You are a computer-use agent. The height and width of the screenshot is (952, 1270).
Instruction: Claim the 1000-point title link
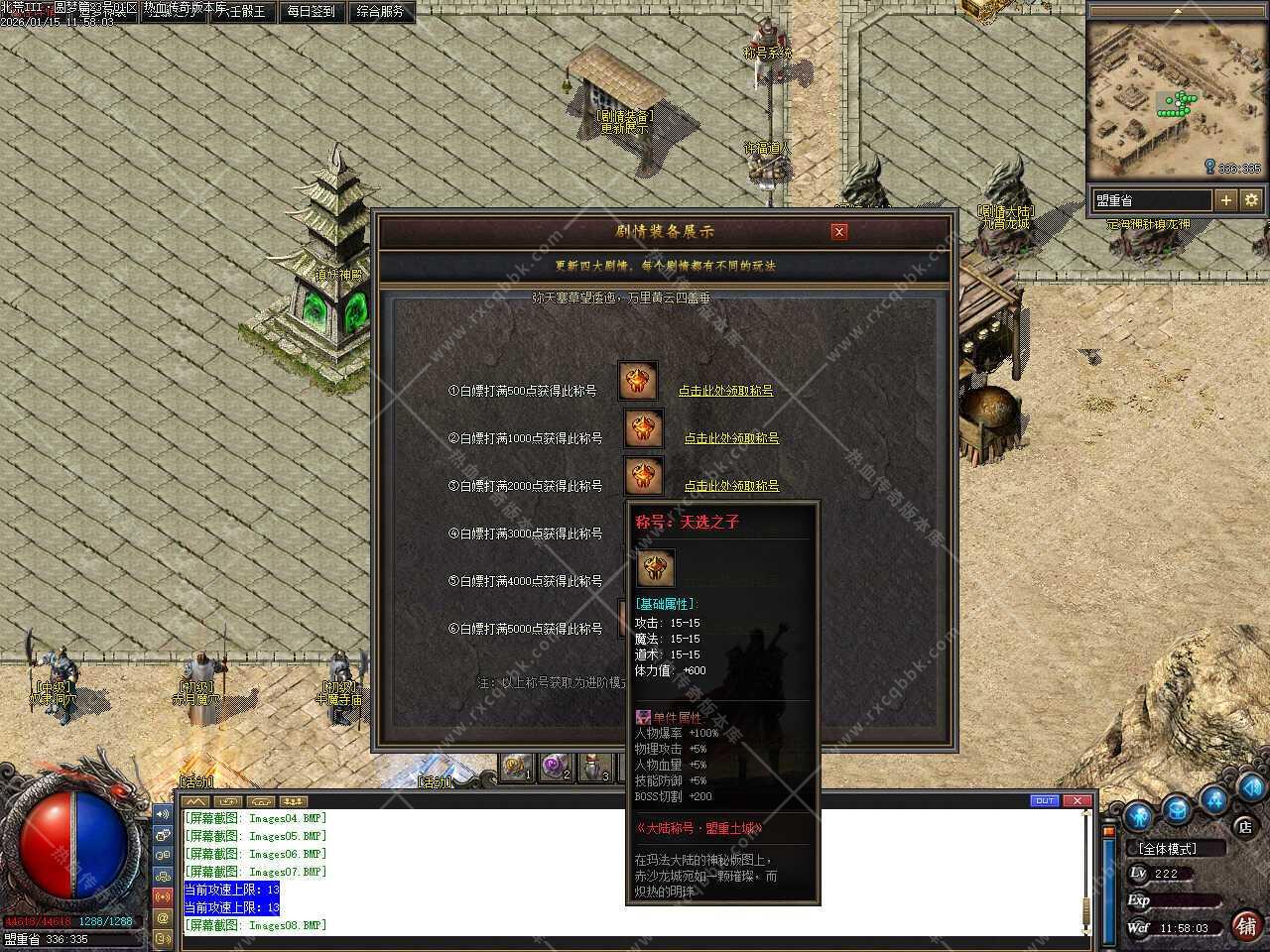pyautogui.click(x=731, y=438)
